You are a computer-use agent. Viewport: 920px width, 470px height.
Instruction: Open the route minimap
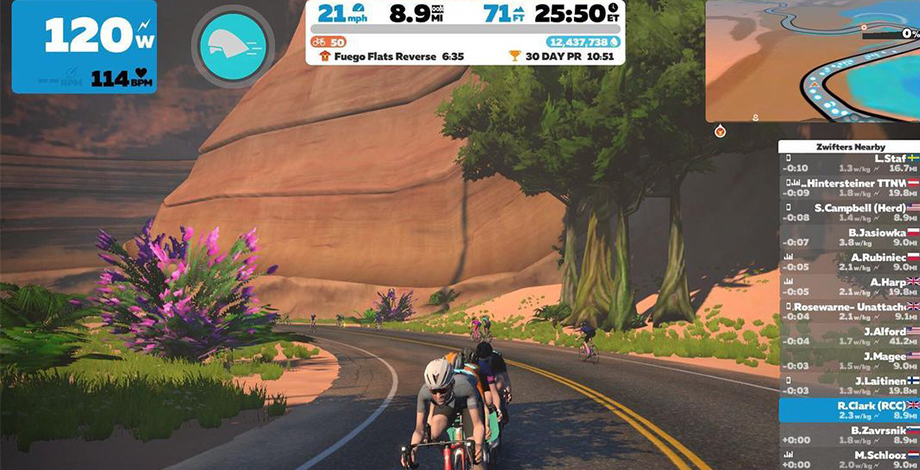coord(812,60)
